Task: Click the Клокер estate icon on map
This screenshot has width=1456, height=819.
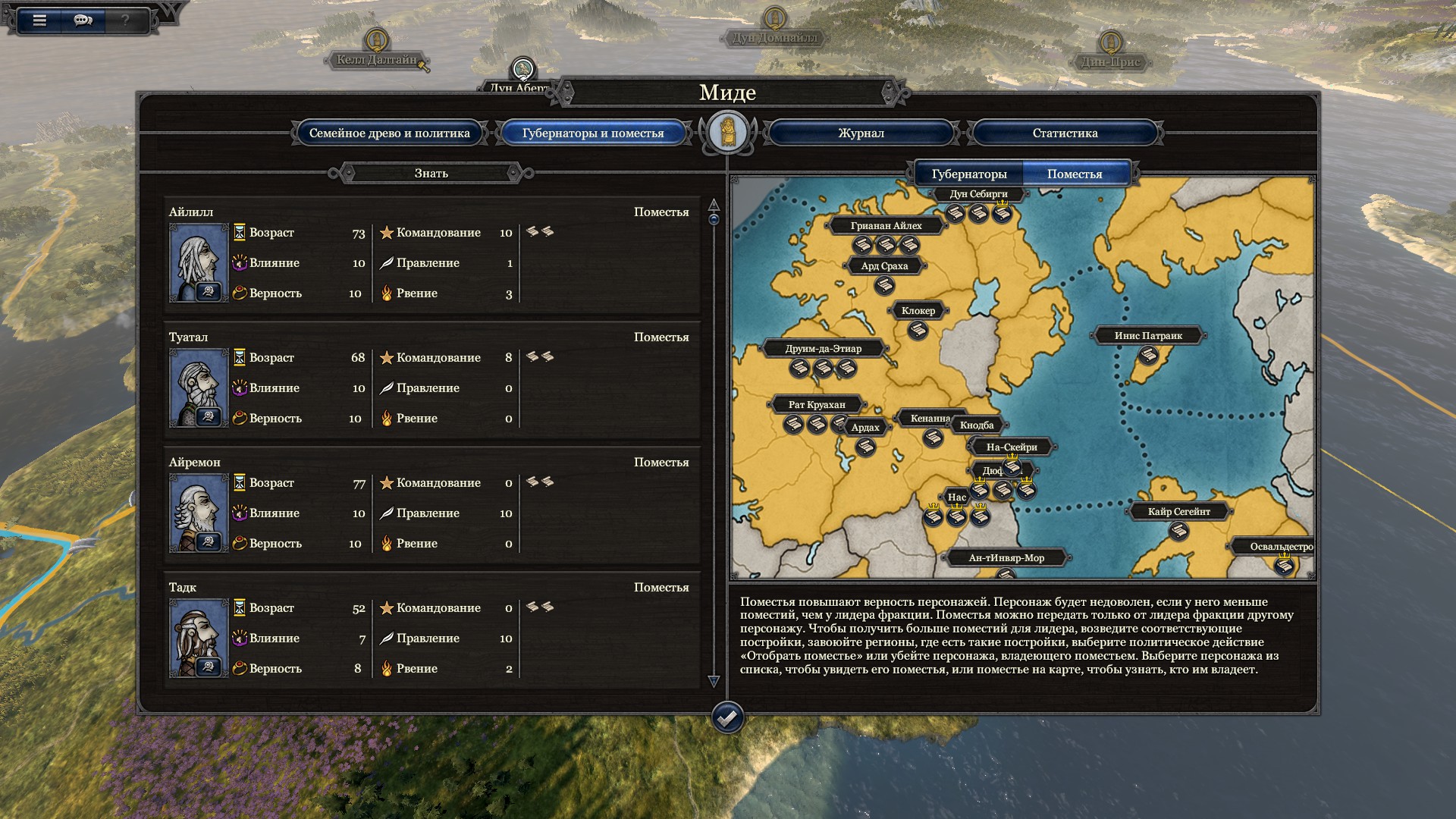Action: pos(918,330)
